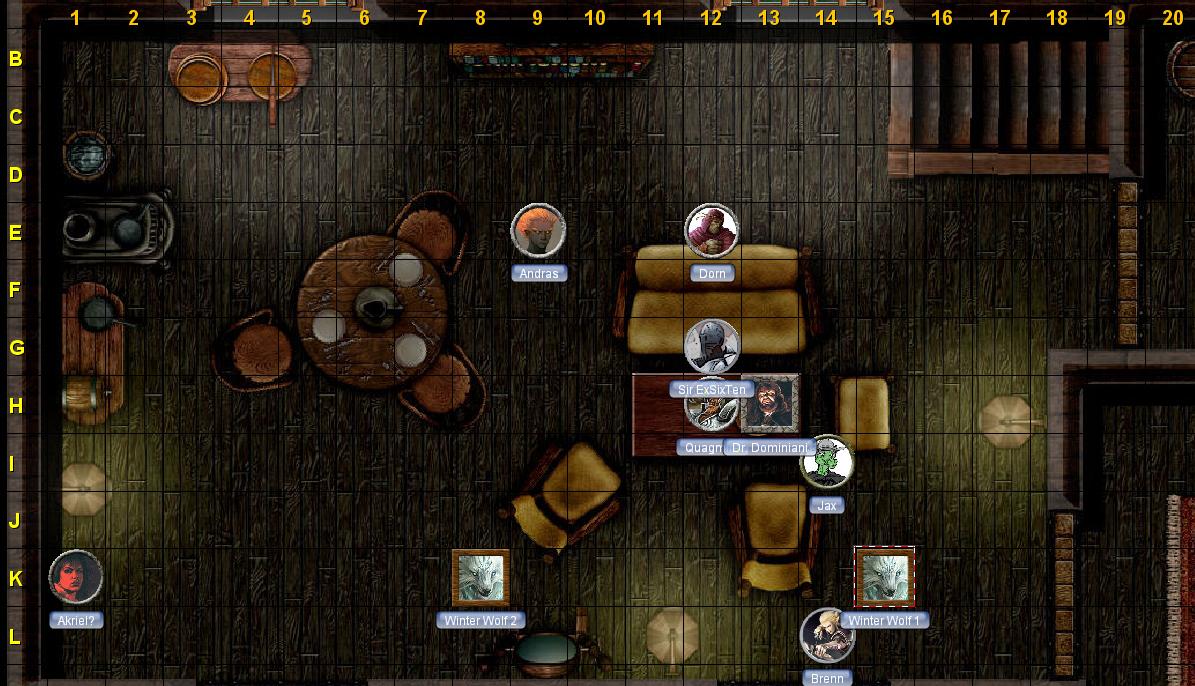Select the Andras token
Screen dimensions: 1195x686
pyautogui.click(x=538, y=231)
